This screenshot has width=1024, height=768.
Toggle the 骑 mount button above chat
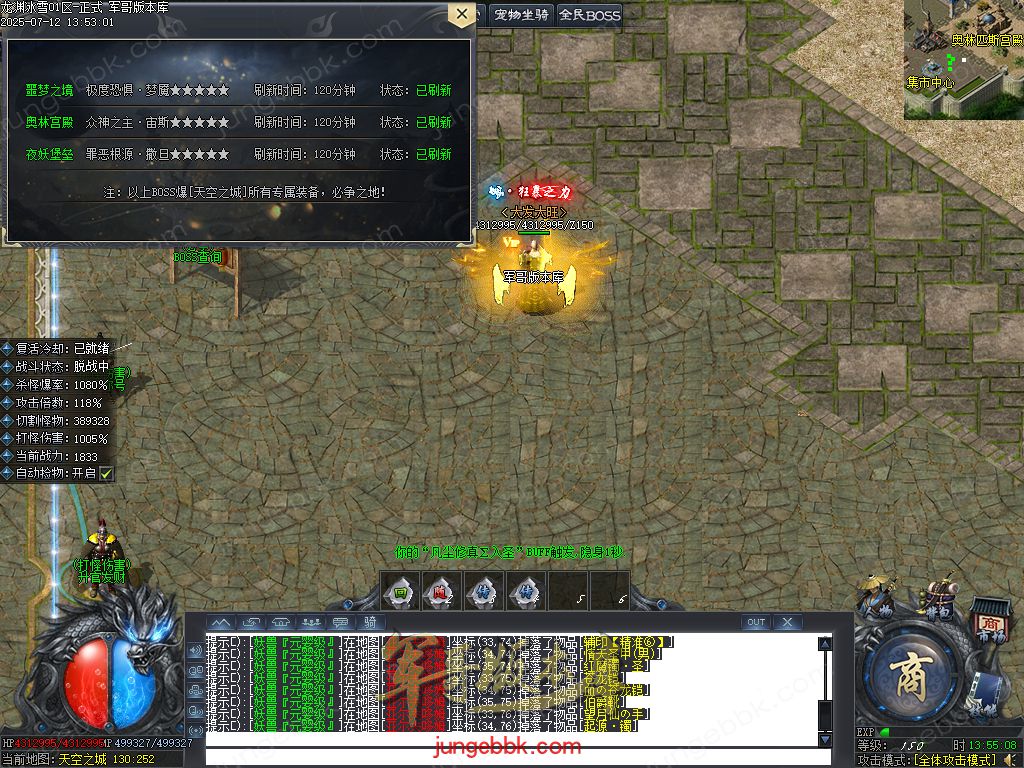pyautogui.click(x=369, y=622)
